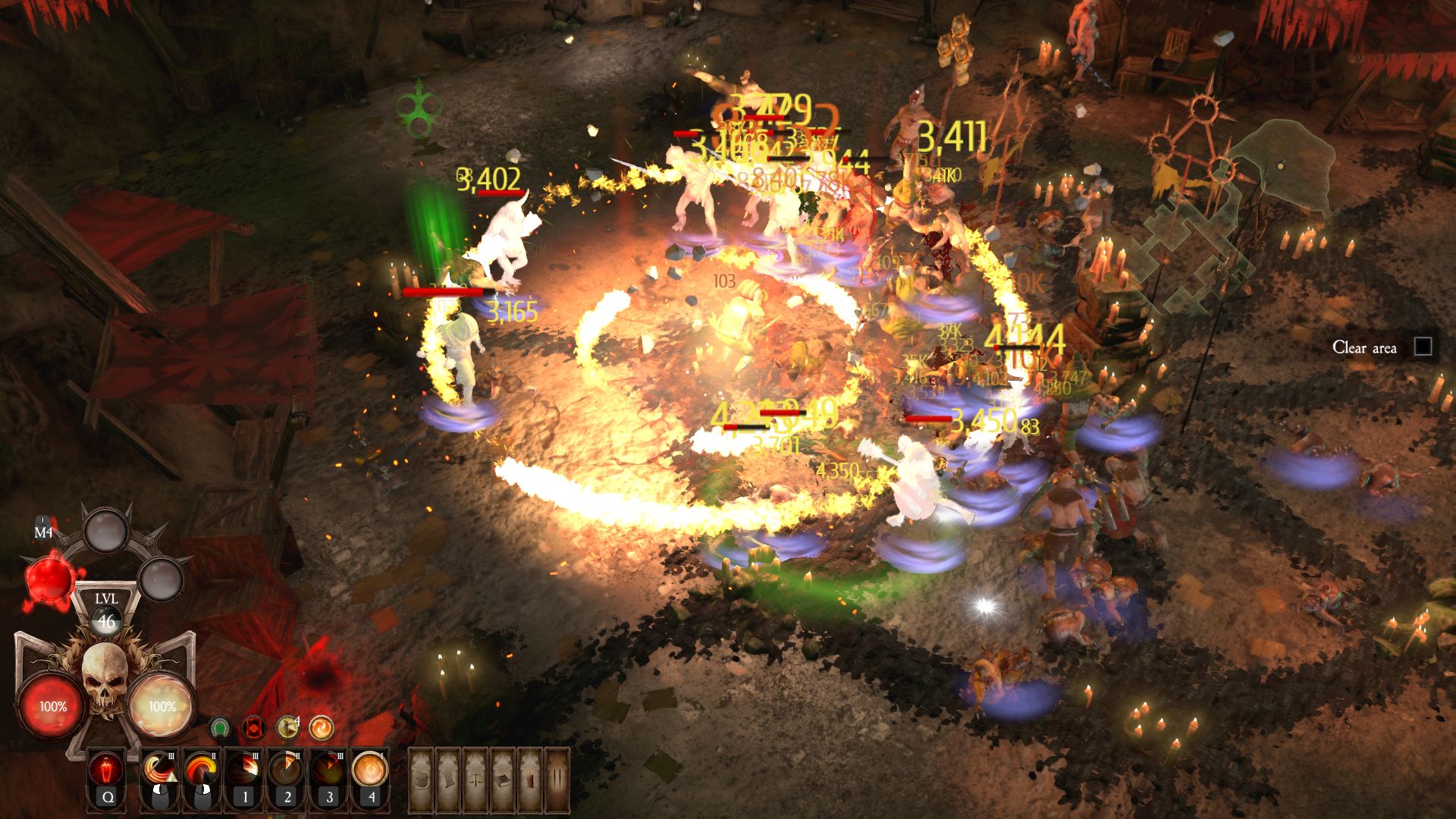Trigger the skill bound to key 1
1456x819 pixels.
pos(244,771)
